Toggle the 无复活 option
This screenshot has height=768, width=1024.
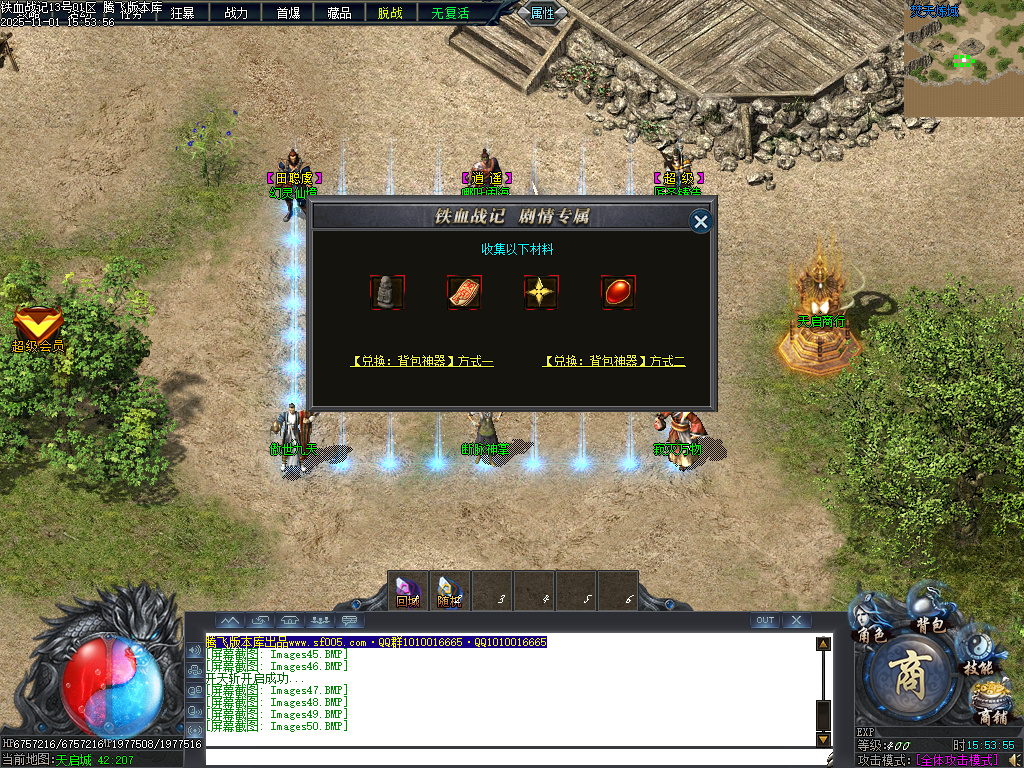pyautogui.click(x=450, y=13)
